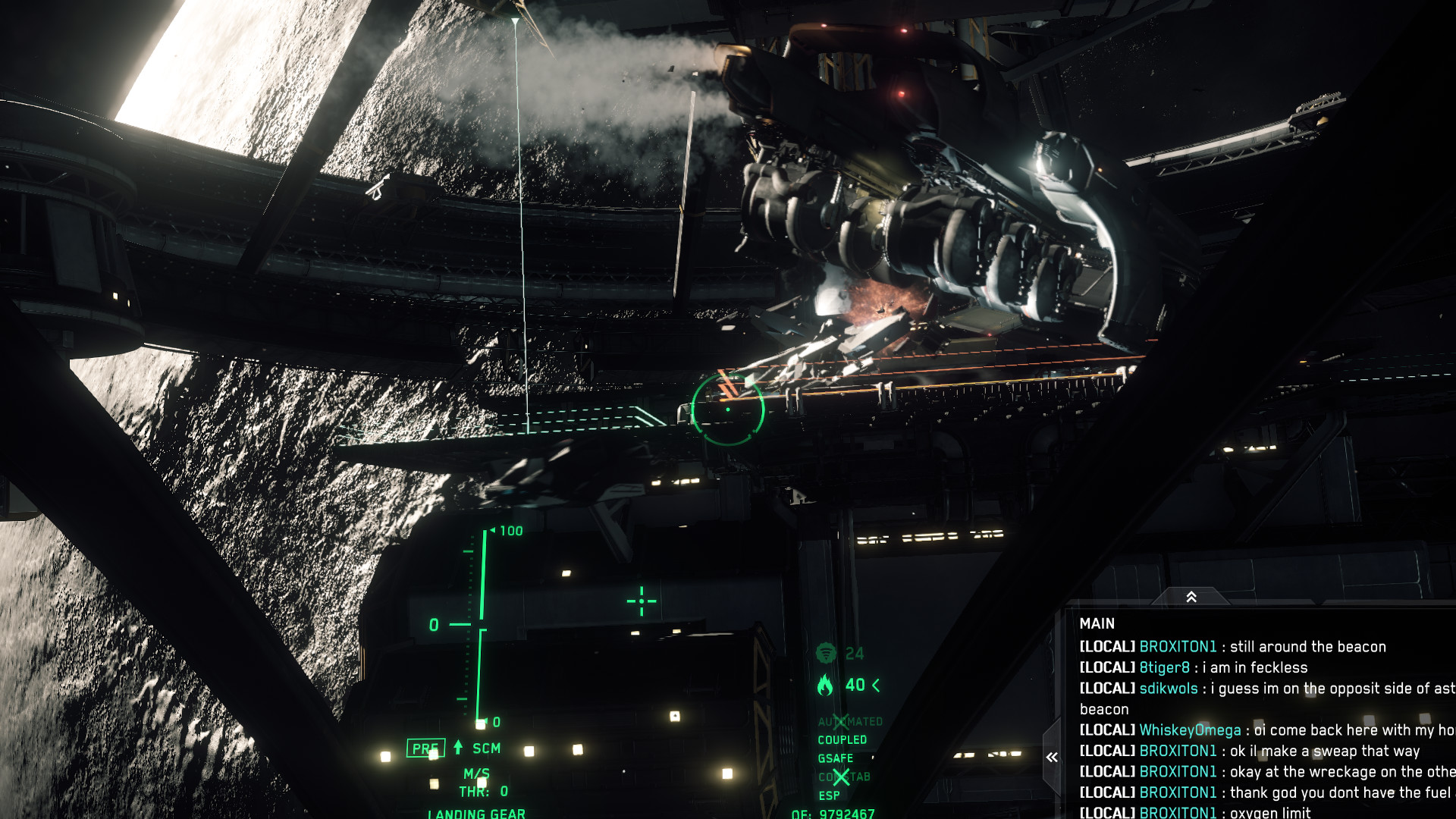Viewport: 1456px width, 819px height.
Task: Click player name 8tiger8 in chat
Action: (x=1164, y=667)
